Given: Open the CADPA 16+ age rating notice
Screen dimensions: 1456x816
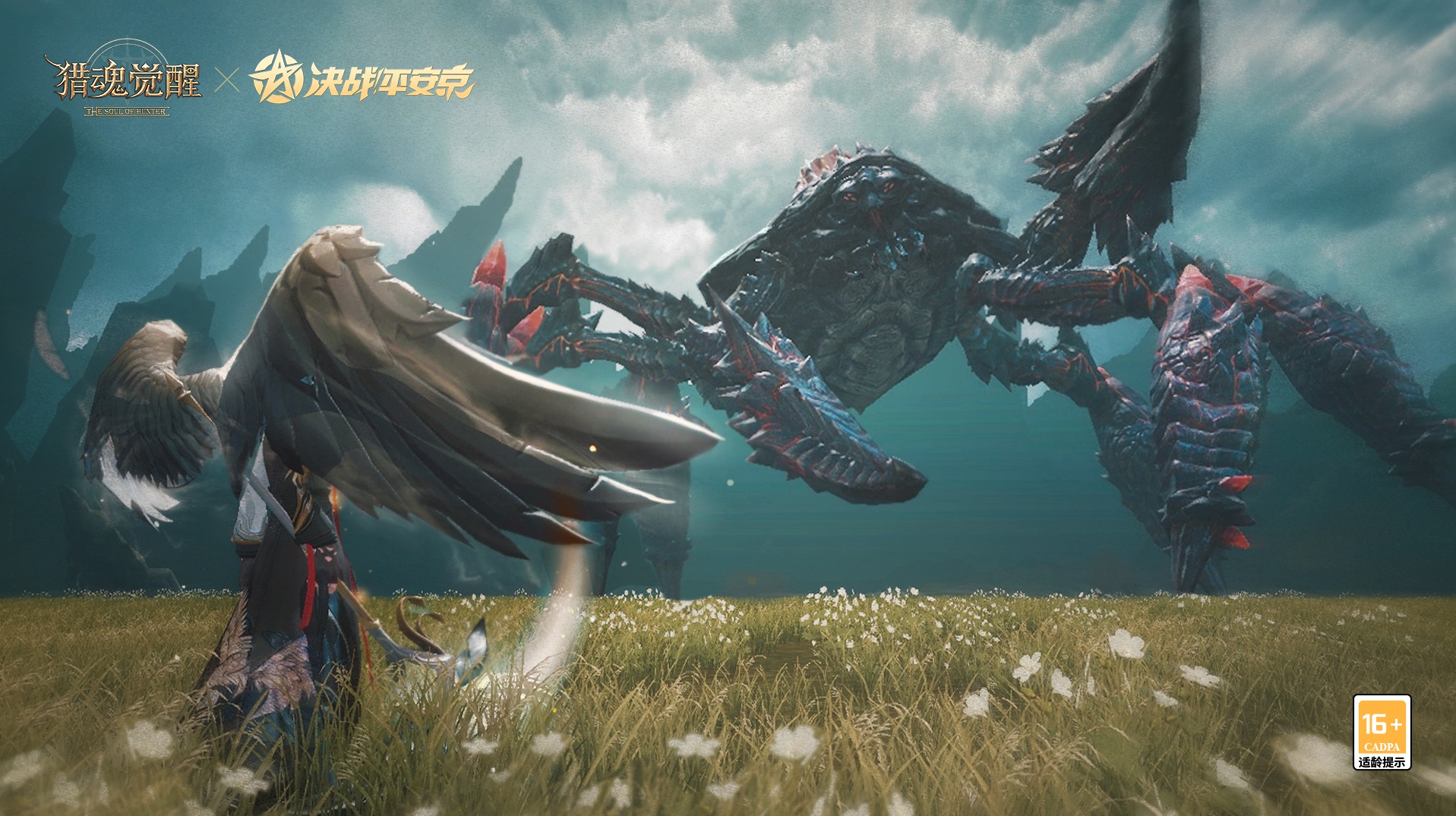Looking at the screenshot, I should 1382,732.
